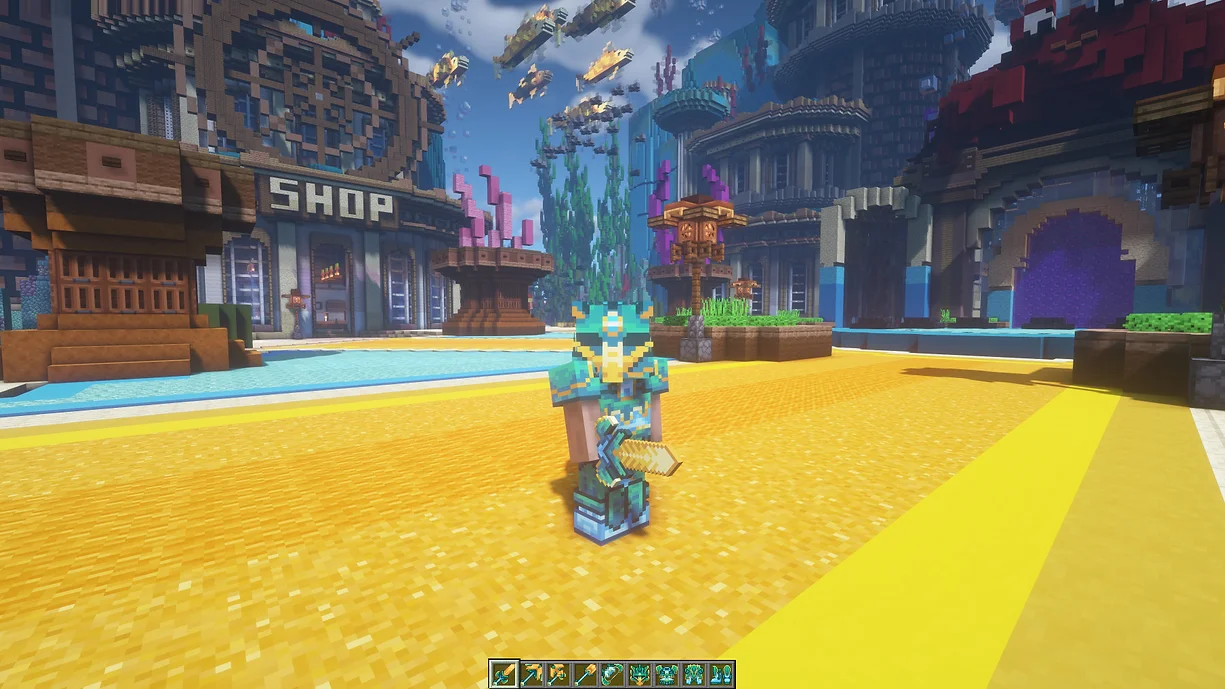Select the bow hotbar slot
Viewport: 1225px width, 689px height.
tap(611, 674)
